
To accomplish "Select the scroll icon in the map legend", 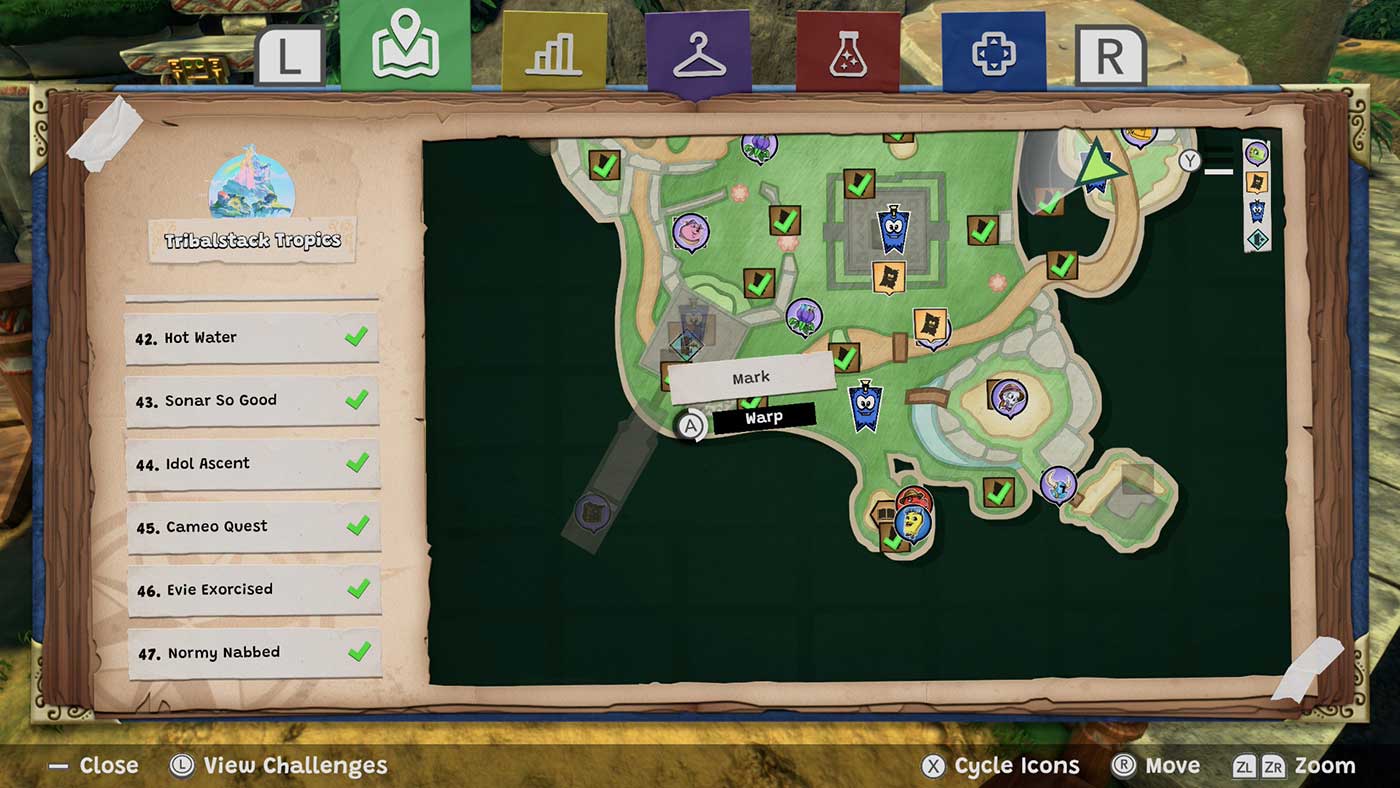I will (1255, 182).
